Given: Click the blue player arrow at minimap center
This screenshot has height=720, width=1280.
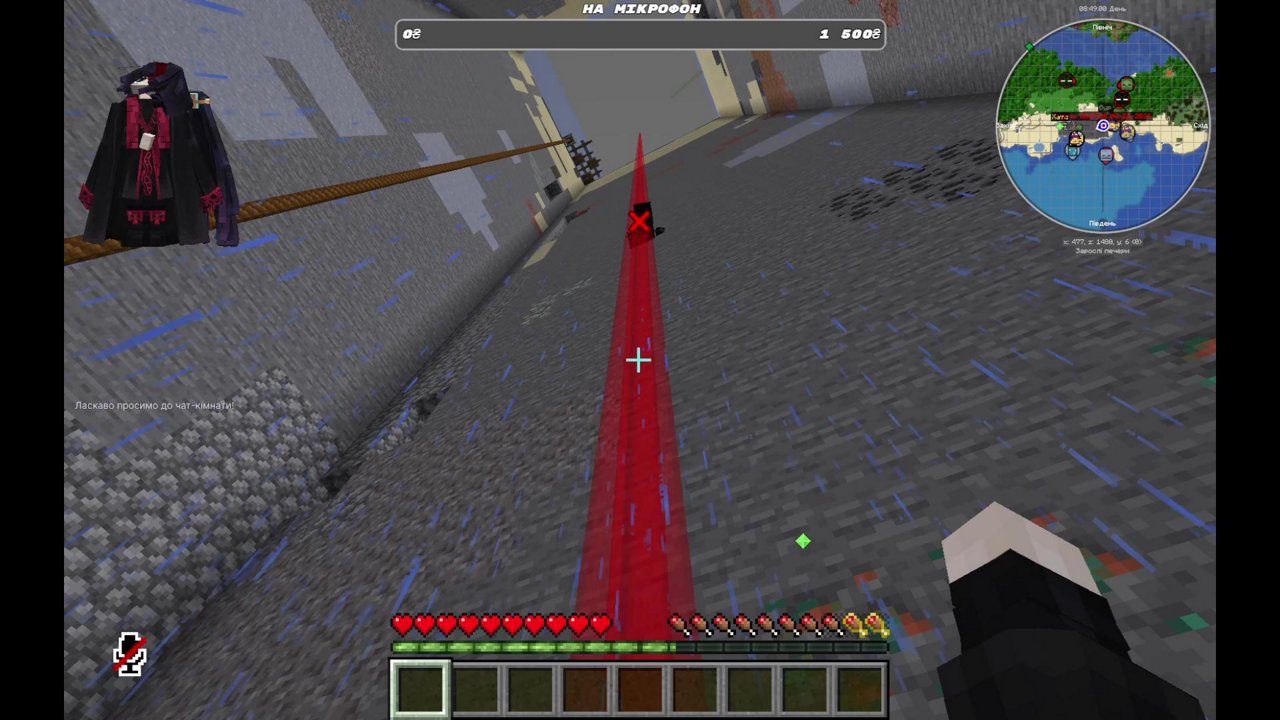Looking at the screenshot, I should 1102,126.
